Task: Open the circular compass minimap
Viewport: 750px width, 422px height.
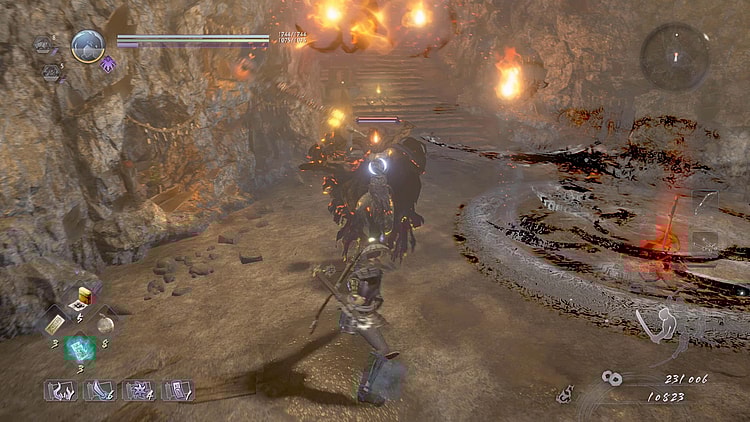Action: [675, 56]
